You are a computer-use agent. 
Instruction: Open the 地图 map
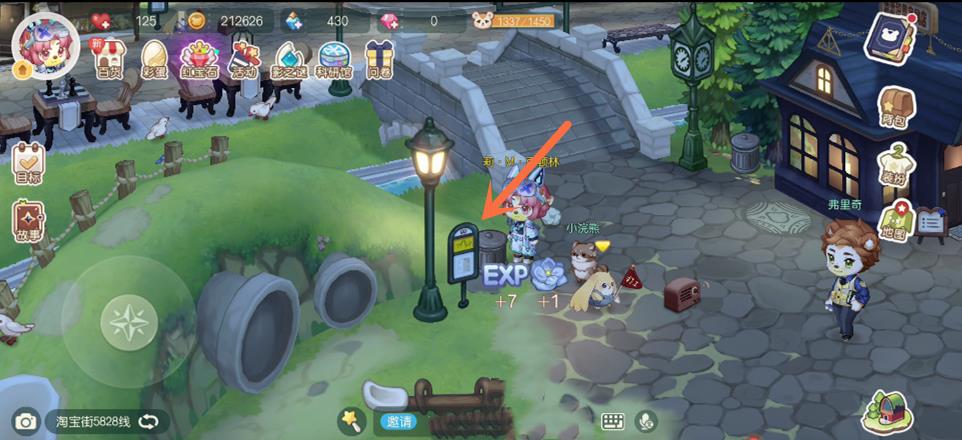[x=894, y=223]
